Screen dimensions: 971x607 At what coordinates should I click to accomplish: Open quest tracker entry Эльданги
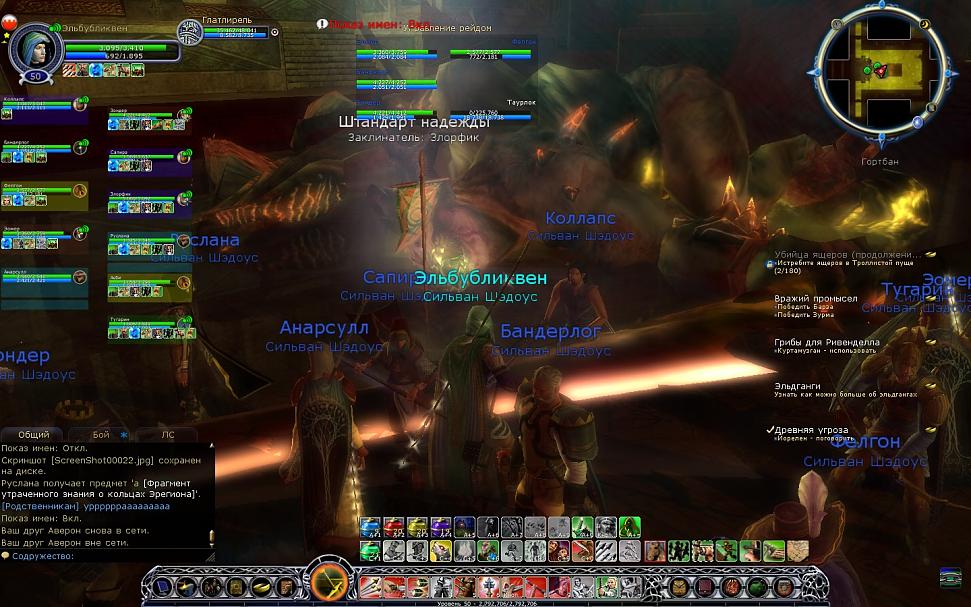pos(797,385)
